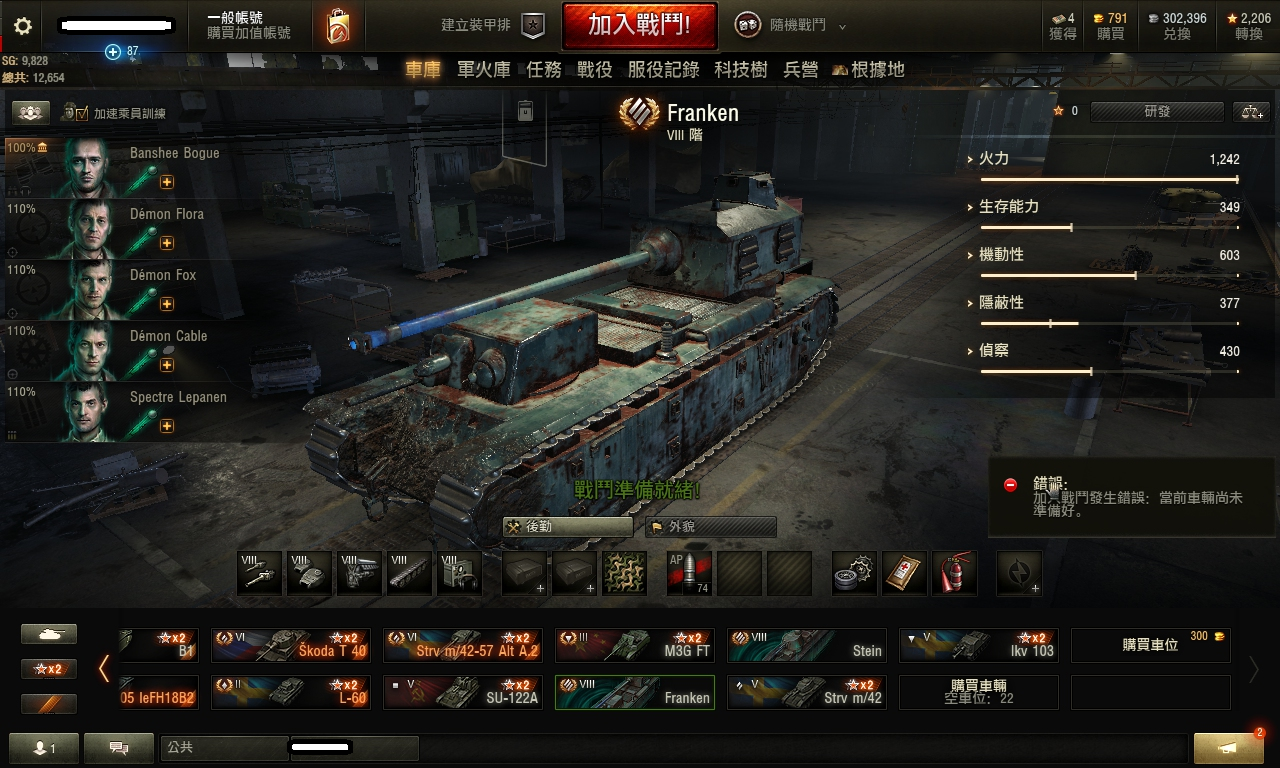Open the 兵營 barracks tab
The width and height of the screenshot is (1280, 768).
point(801,69)
